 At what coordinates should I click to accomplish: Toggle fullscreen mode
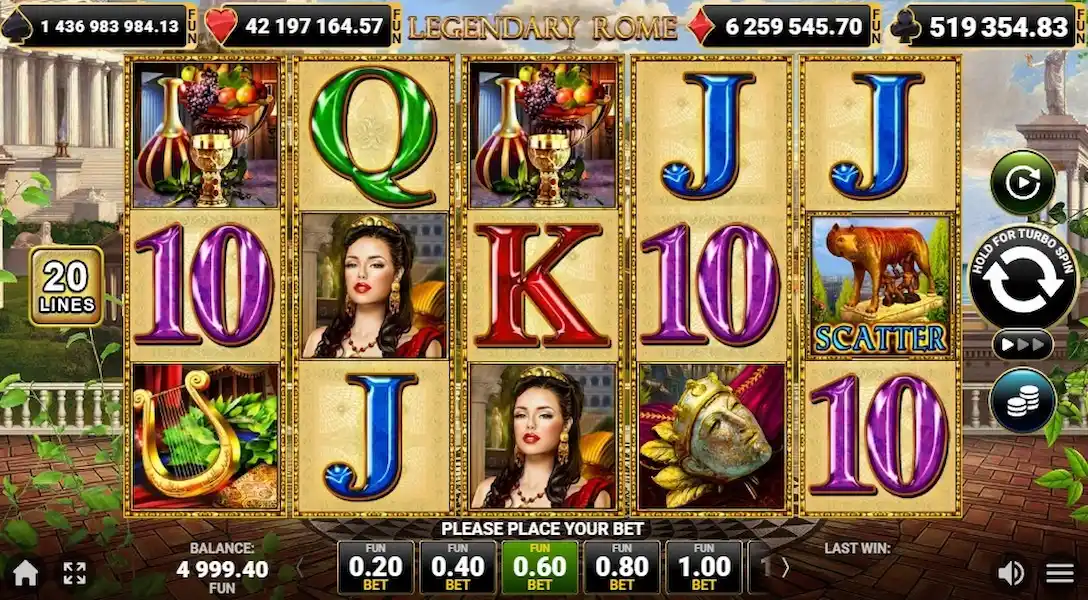tap(75, 573)
